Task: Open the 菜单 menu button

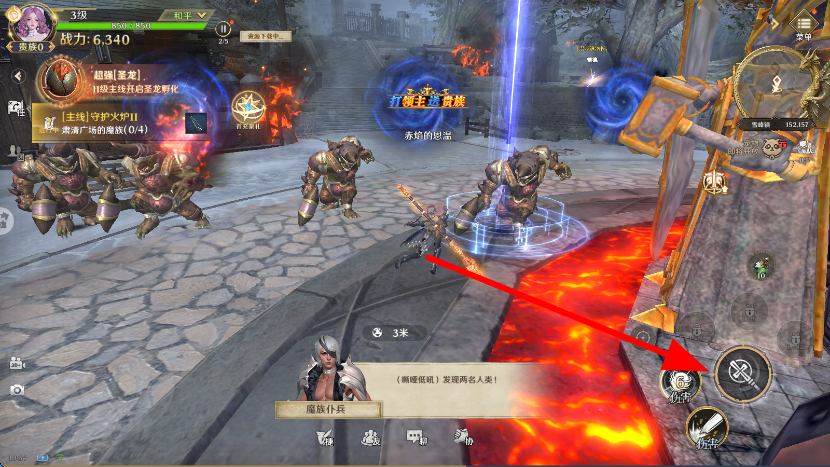Action: pos(803,25)
